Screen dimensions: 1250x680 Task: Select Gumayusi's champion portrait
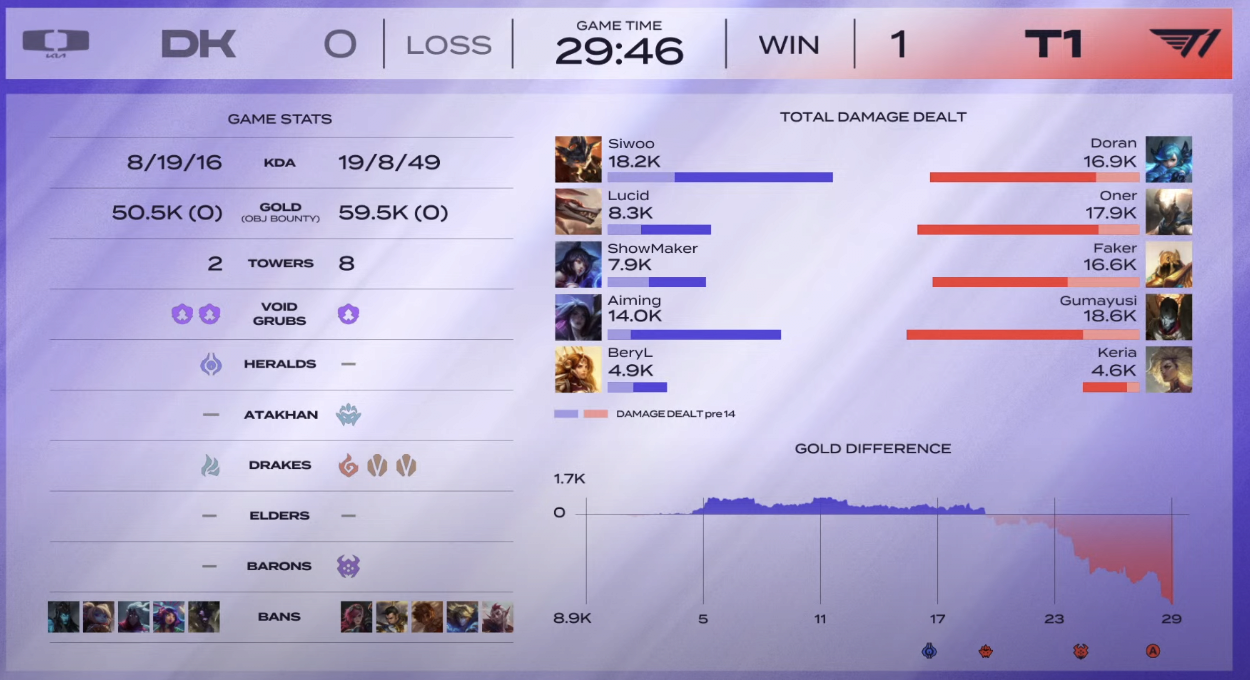(1168, 317)
